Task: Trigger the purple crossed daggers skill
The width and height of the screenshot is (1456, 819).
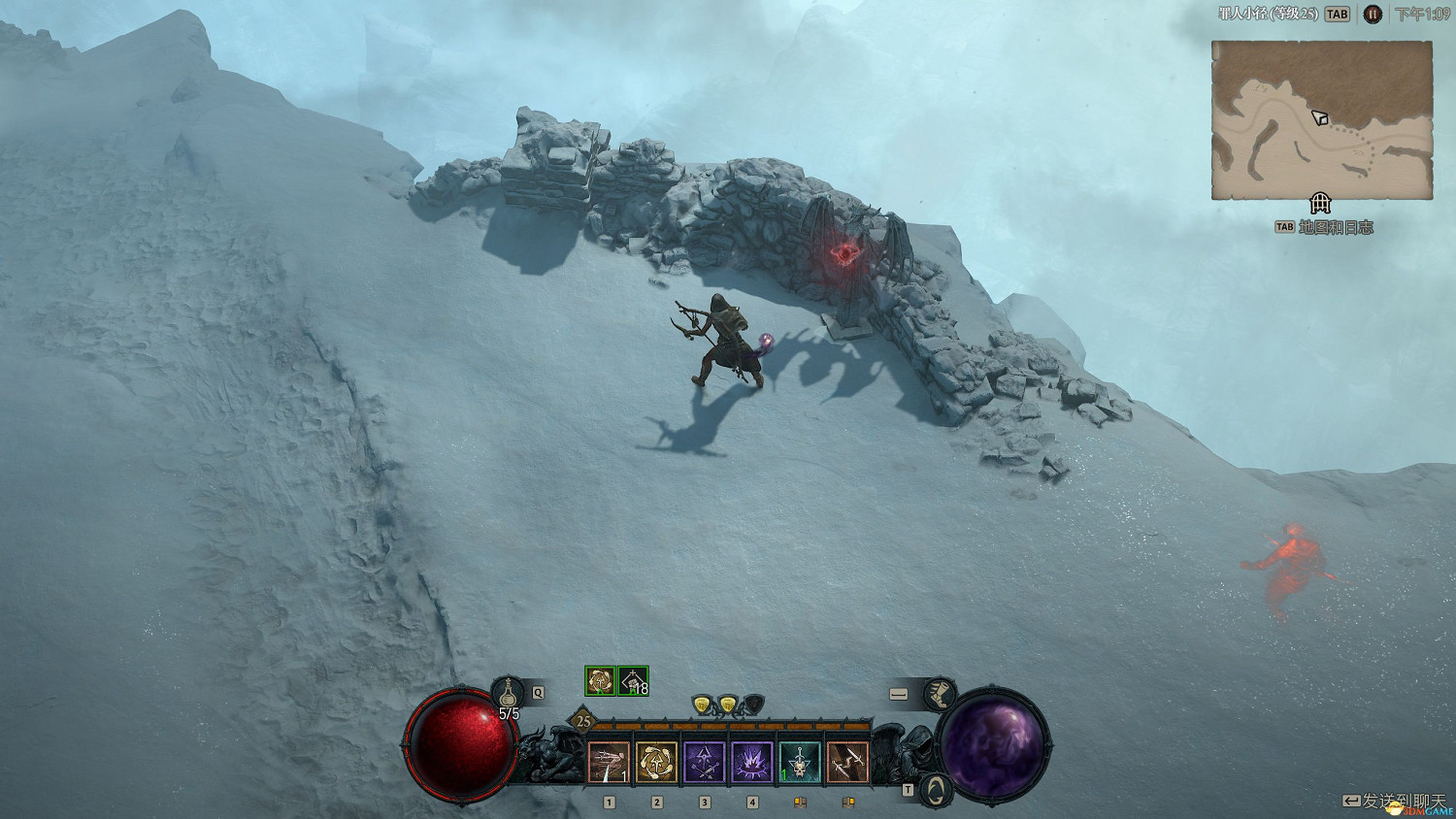Action: (704, 763)
